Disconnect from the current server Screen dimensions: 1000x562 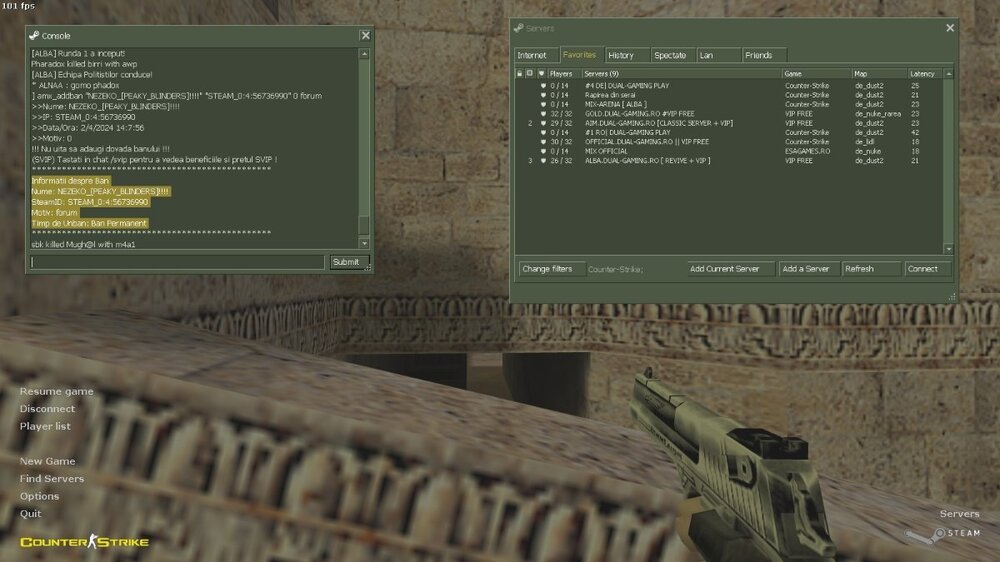click(x=47, y=408)
